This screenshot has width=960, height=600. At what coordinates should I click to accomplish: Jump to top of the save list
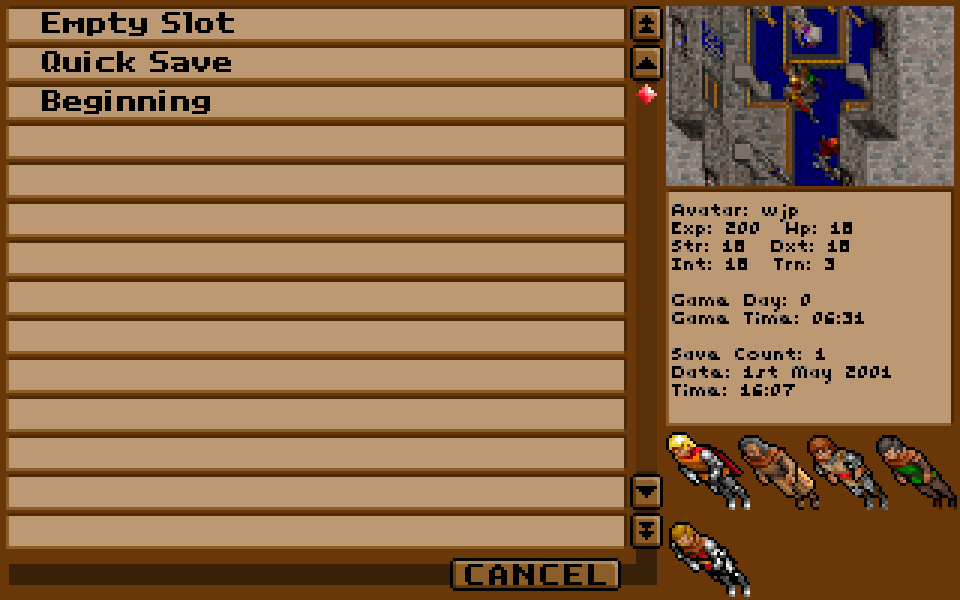(x=647, y=24)
